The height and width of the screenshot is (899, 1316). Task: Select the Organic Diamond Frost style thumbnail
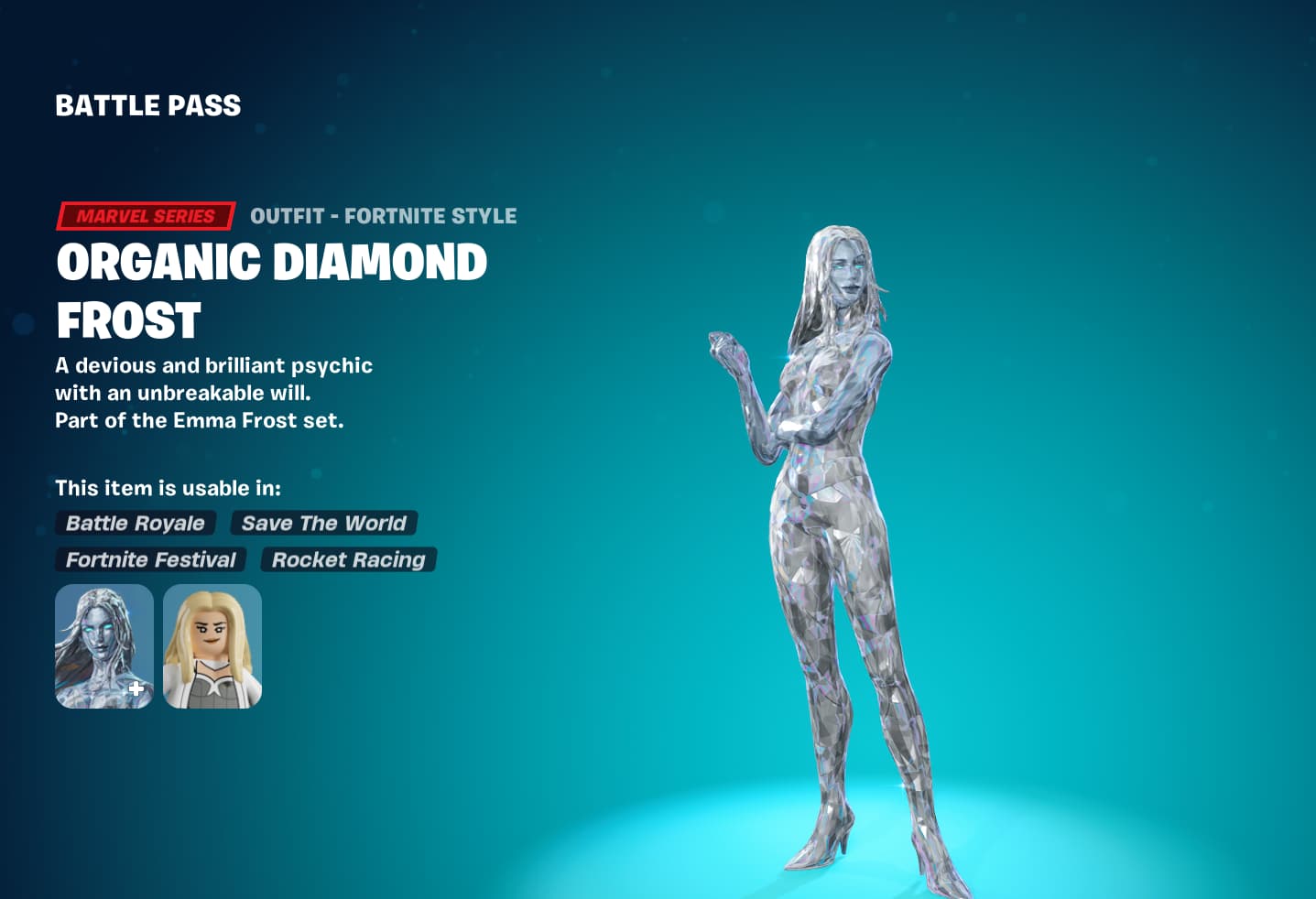click(103, 645)
